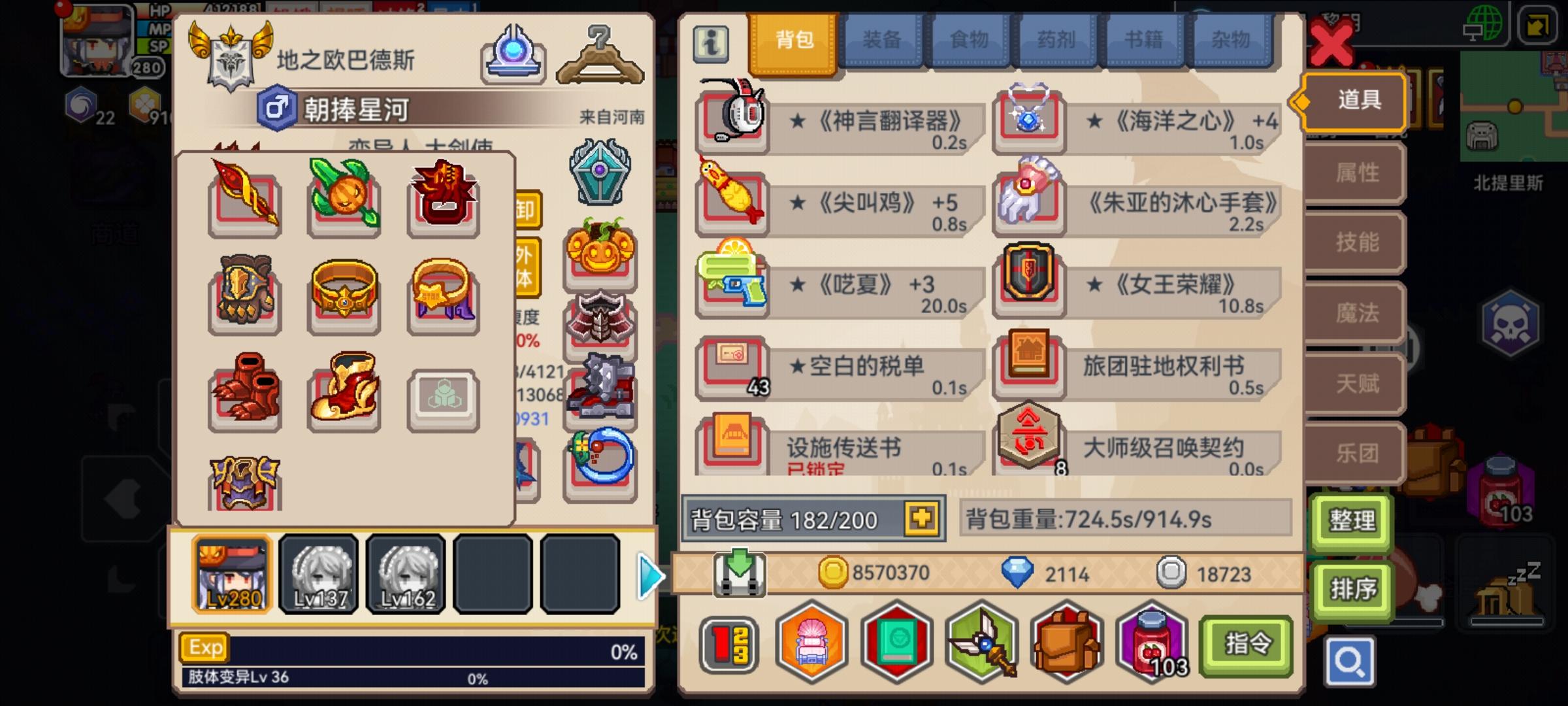This screenshot has height=706, width=1568.
Task: Click the water gun icon for 《呲夏》
Action: [732, 288]
